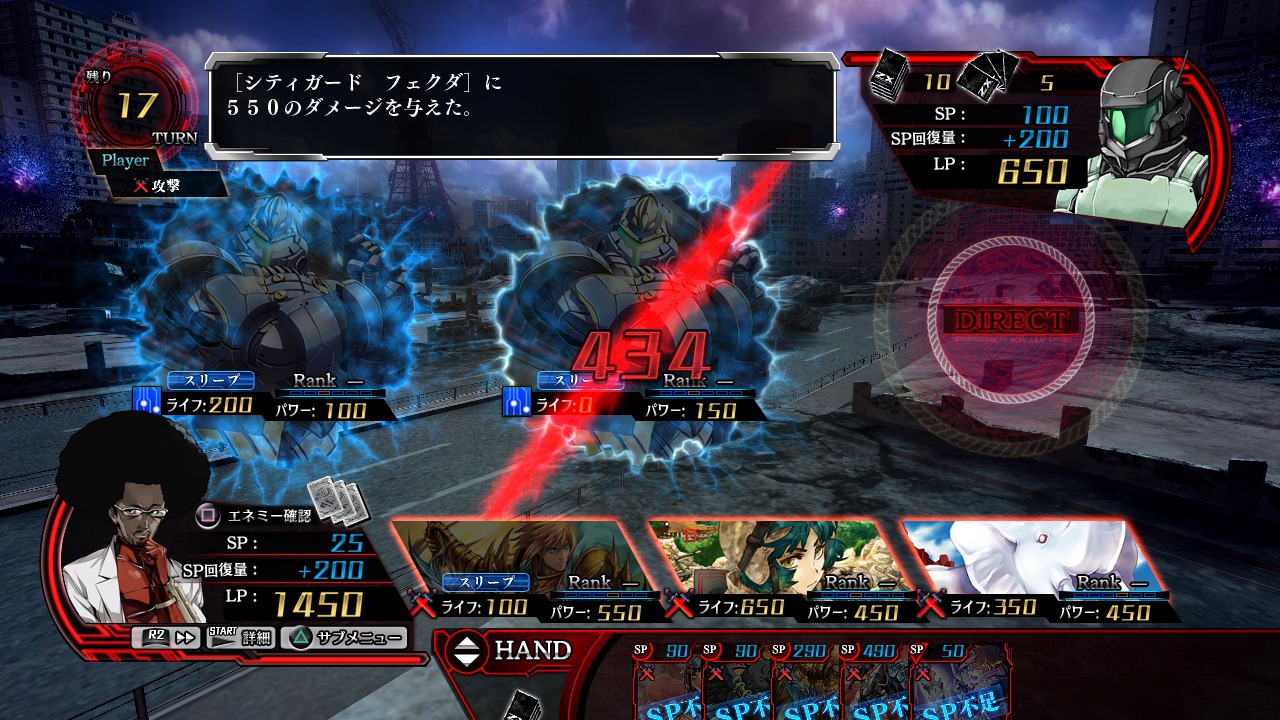Select the hand card costing 490 SP

tap(873, 682)
